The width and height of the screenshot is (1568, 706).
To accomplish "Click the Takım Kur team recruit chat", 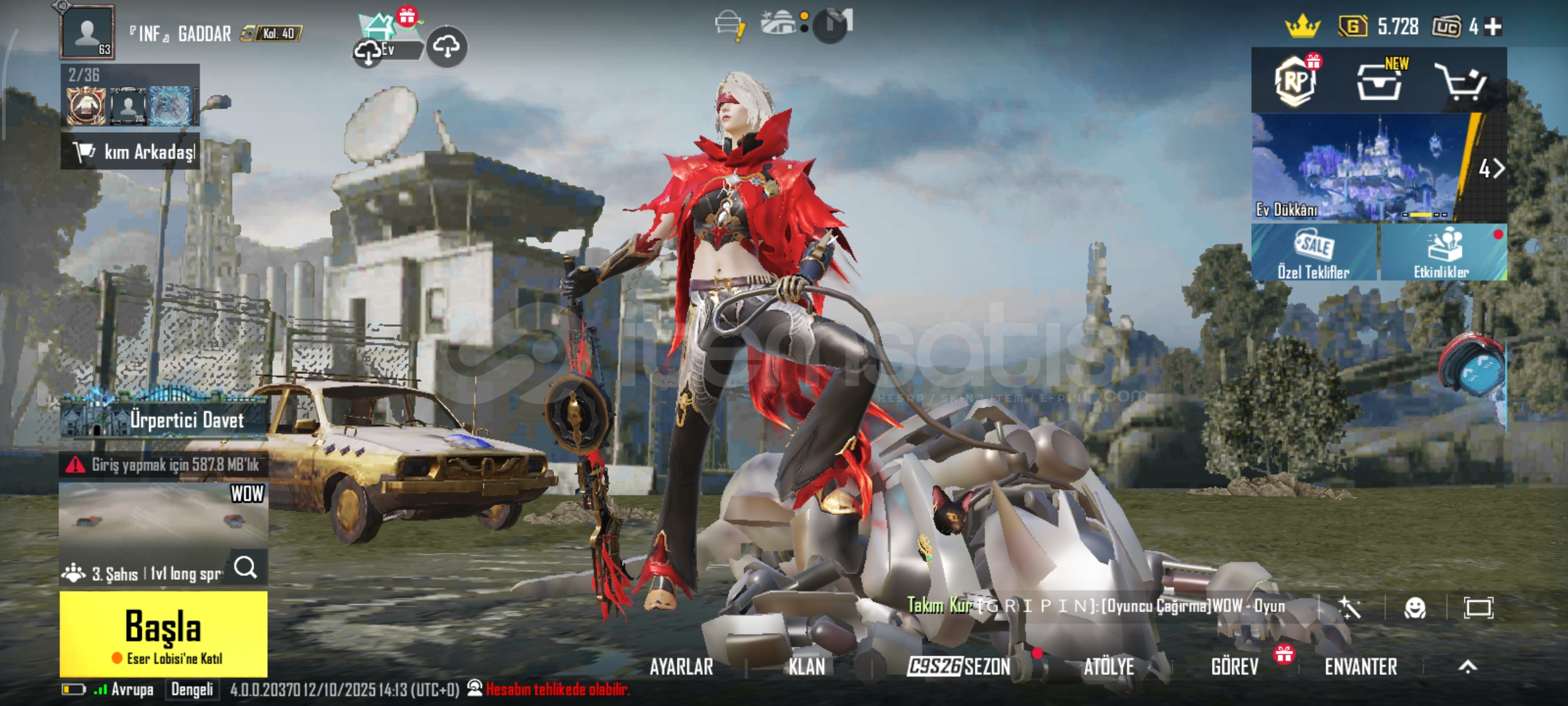I will 1098,607.
